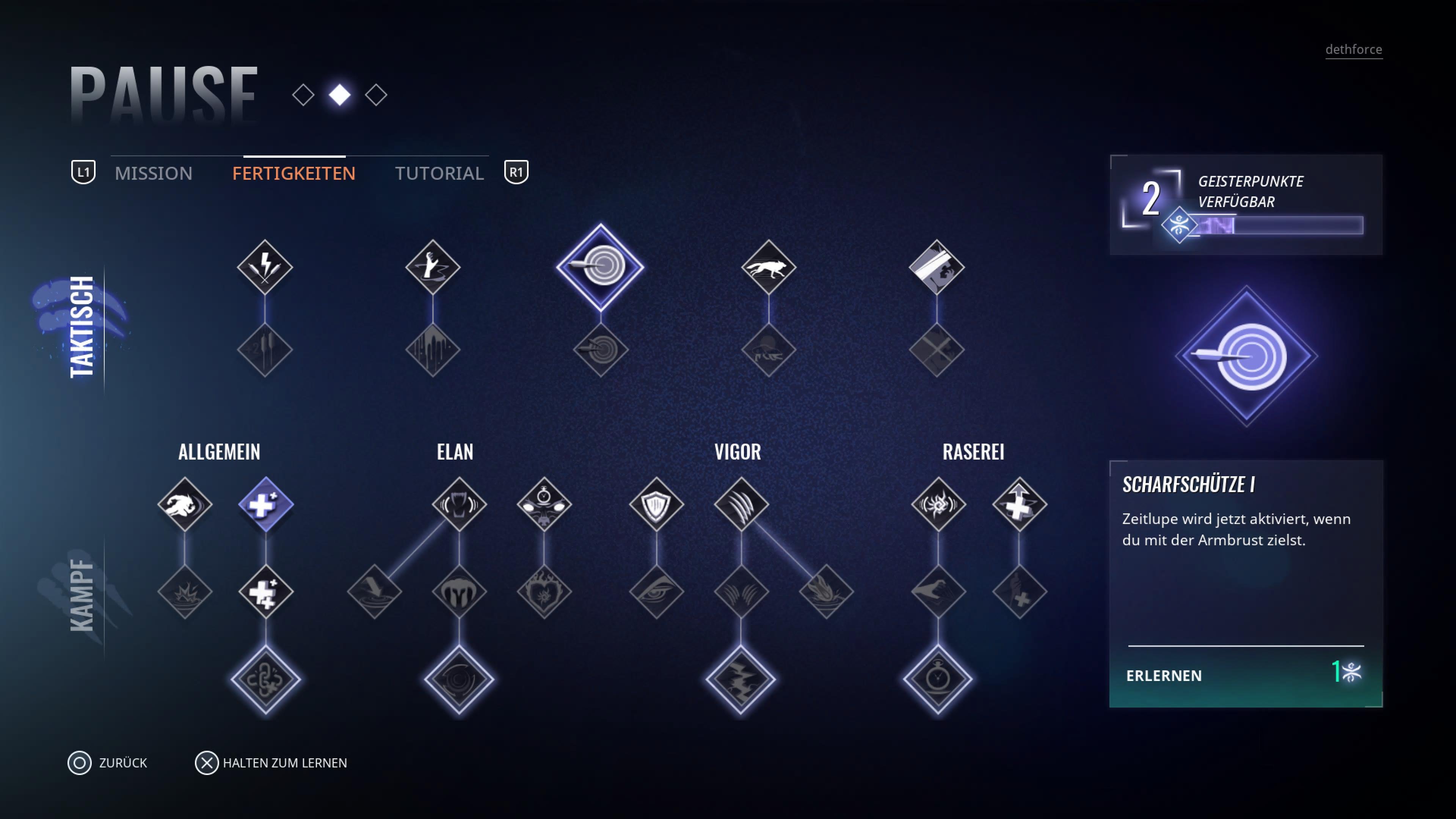Select the Fertigkeiten tab

click(x=293, y=173)
